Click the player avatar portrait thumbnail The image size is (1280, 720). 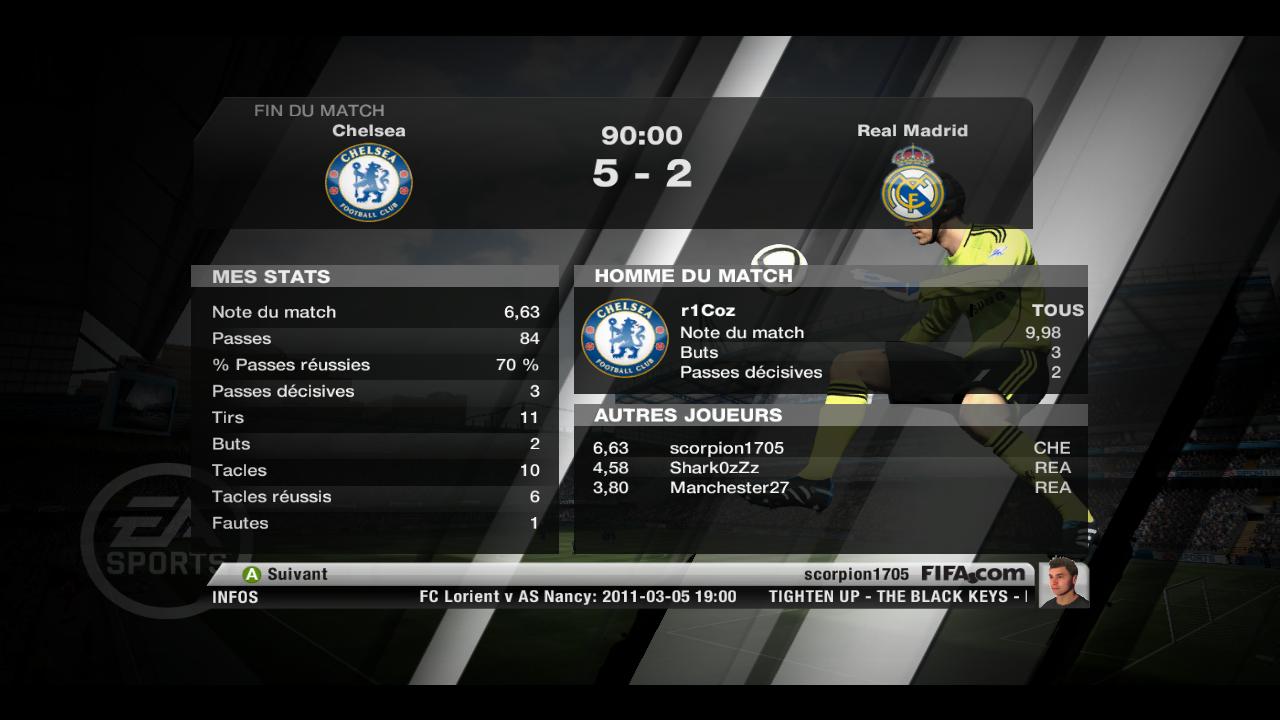[x=1063, y=582]
